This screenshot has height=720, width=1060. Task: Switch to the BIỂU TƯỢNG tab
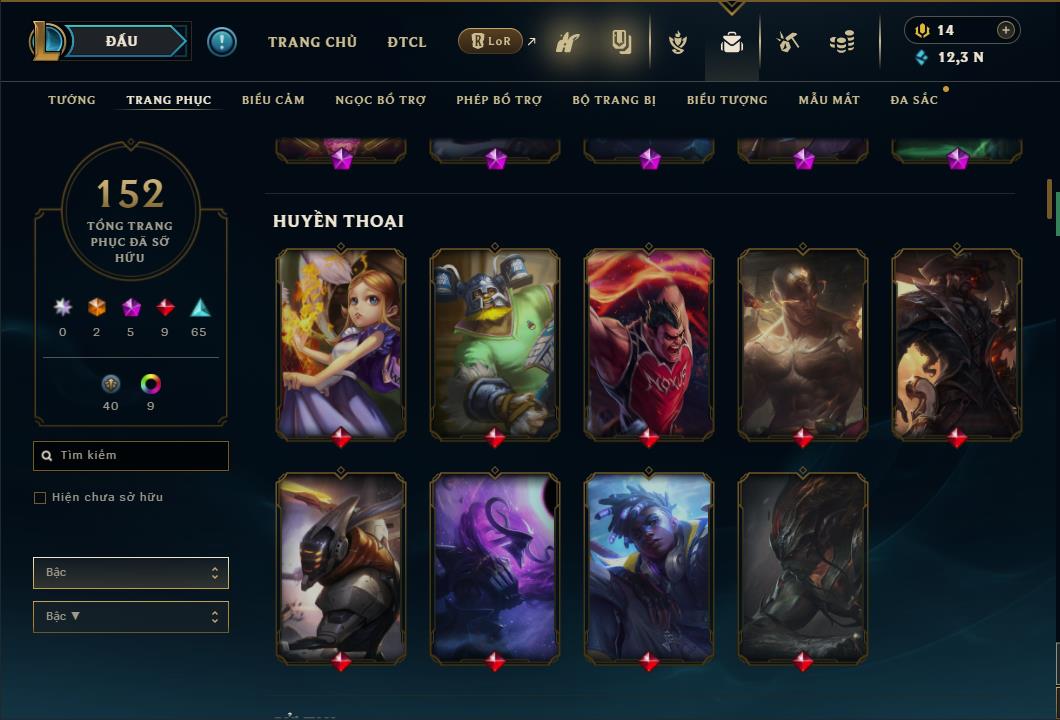(x=727, y=100)
